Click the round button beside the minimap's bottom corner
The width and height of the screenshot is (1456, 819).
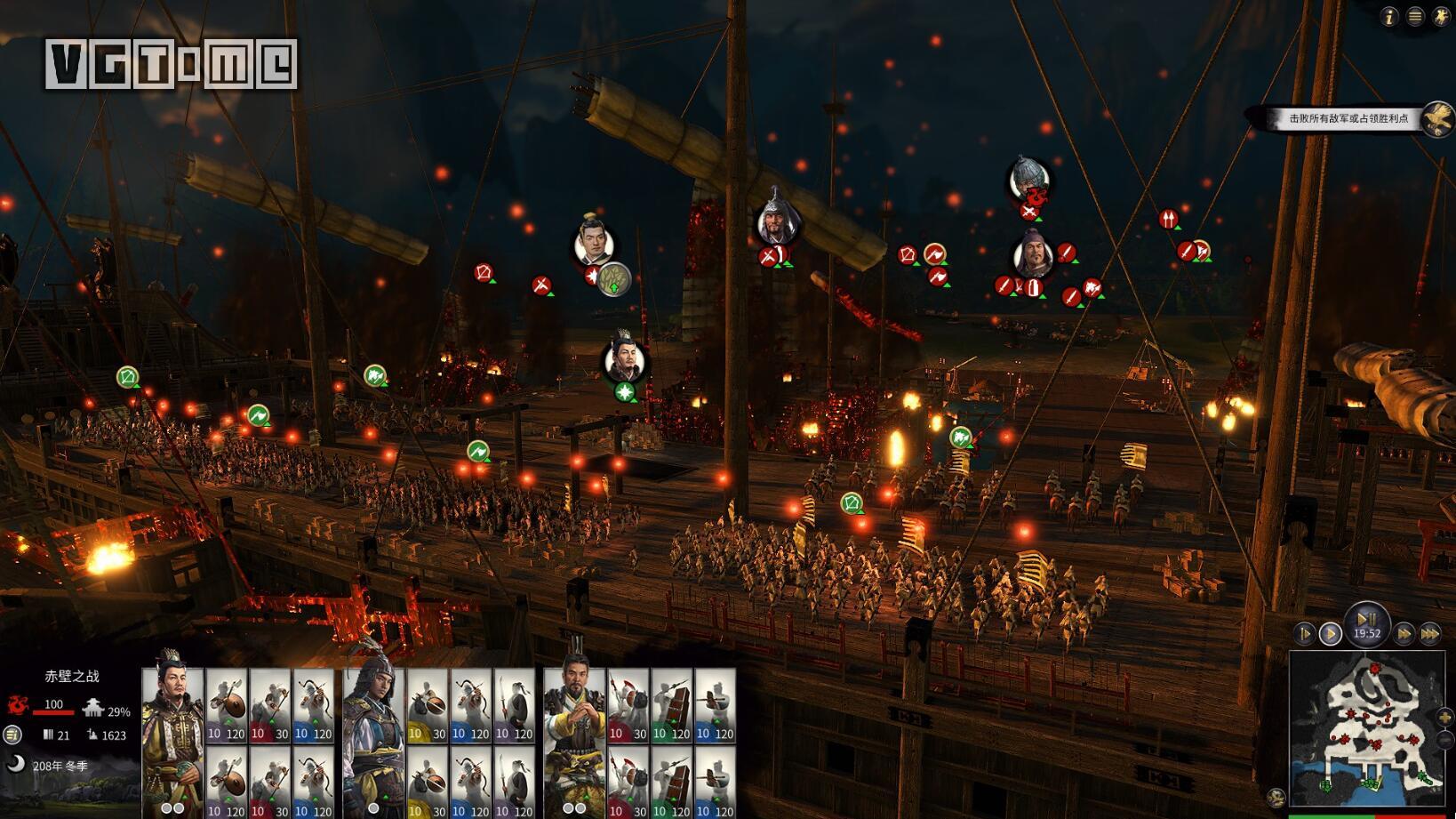pyautogui.click(x=1276, y=798)
